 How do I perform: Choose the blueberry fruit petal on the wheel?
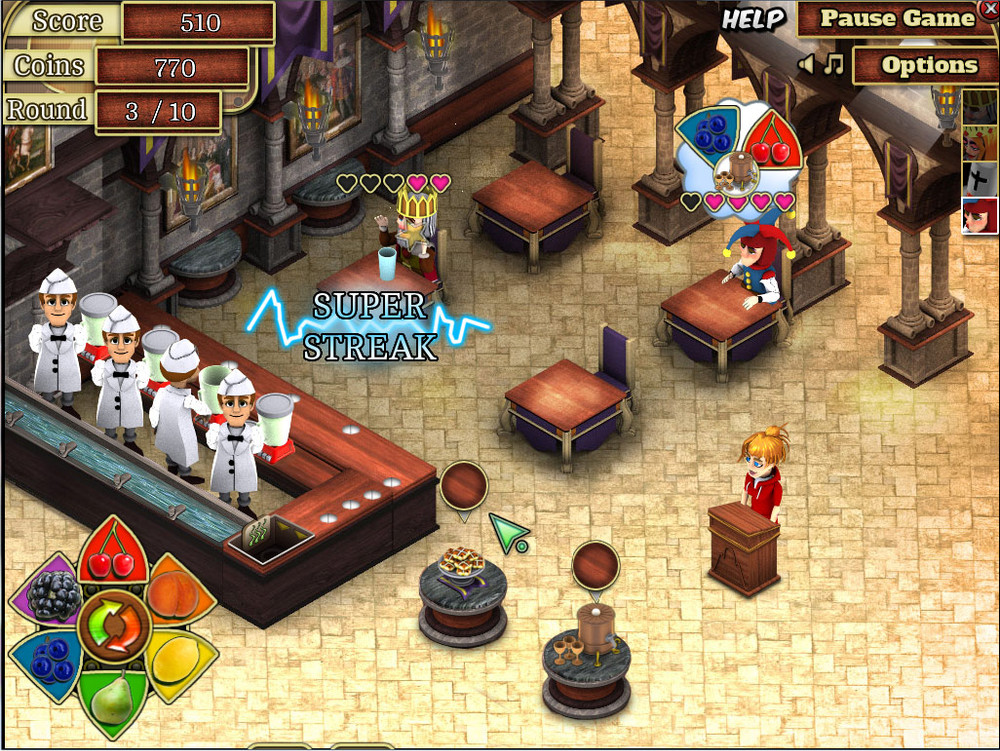point(48,661)
